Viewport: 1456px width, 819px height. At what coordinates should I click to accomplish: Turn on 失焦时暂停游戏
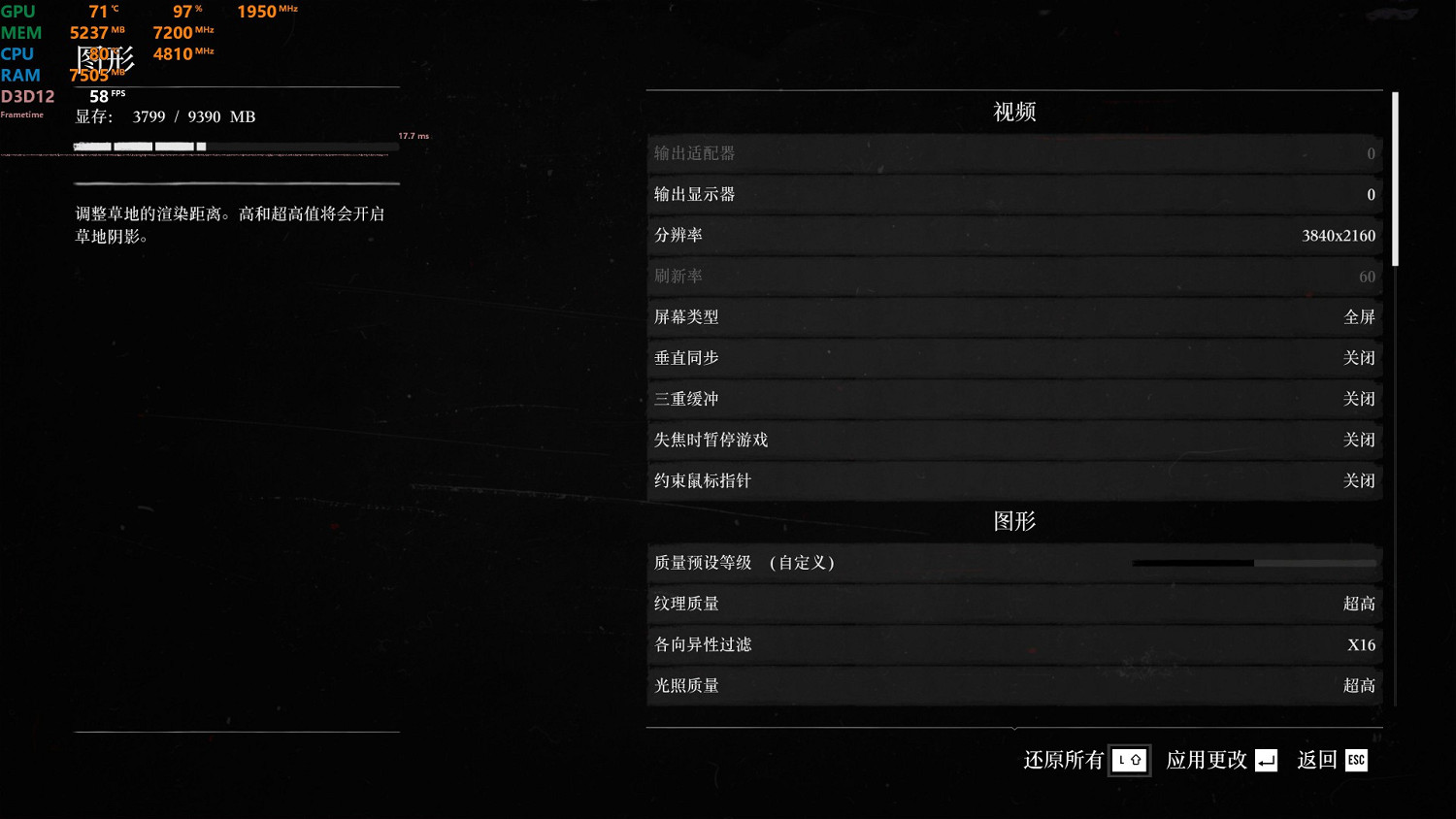(x=1014, y=440)
